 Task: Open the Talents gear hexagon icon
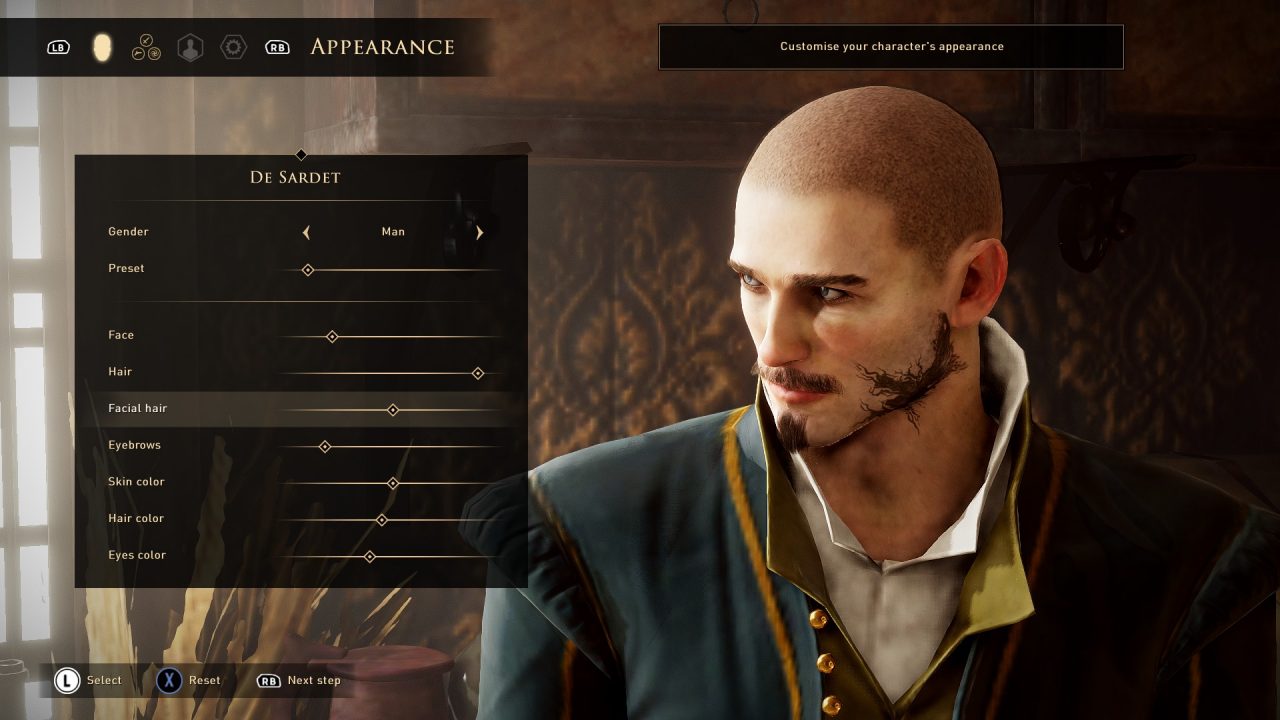coord(233,47)
